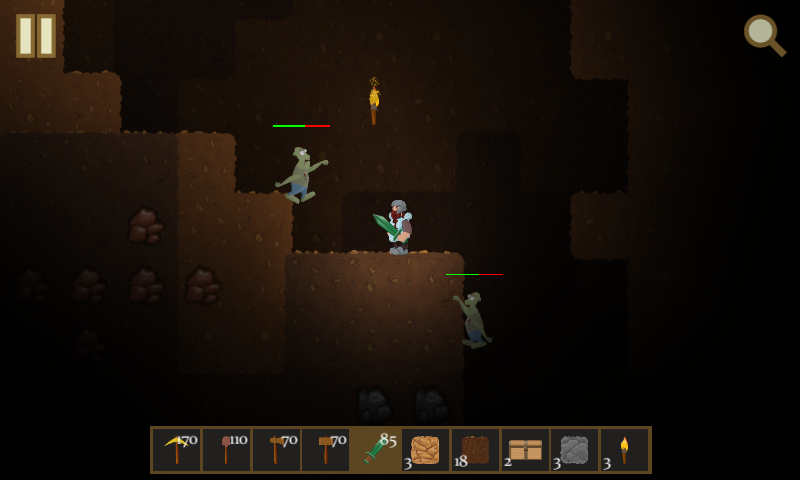Screen dimensions: 800x480
Task: Select the golden pickaxe hotbar slot
Action: click(177, 450)
